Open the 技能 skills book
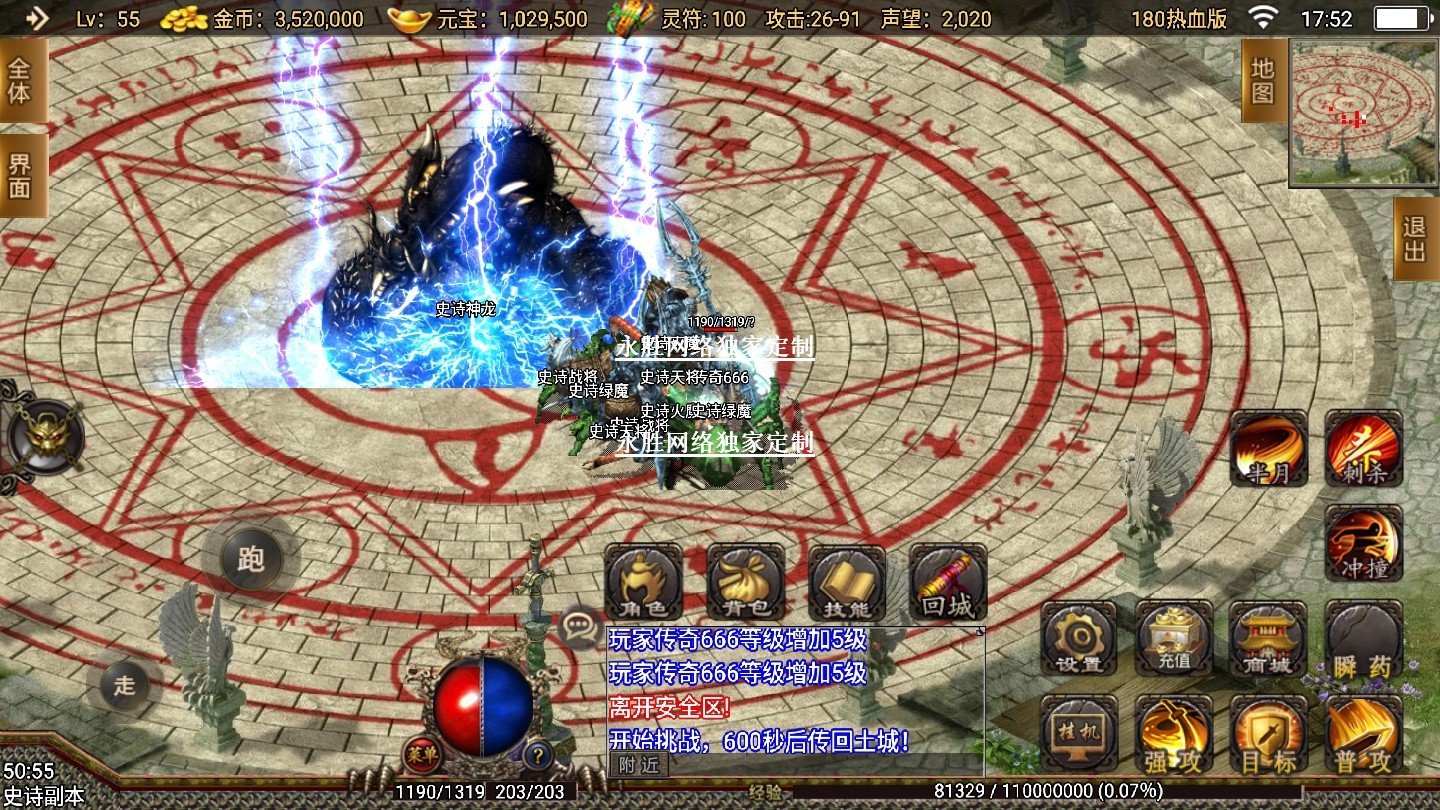This screenshot has height=810, width=1440. pyautogui.click(x=847, y=583)
